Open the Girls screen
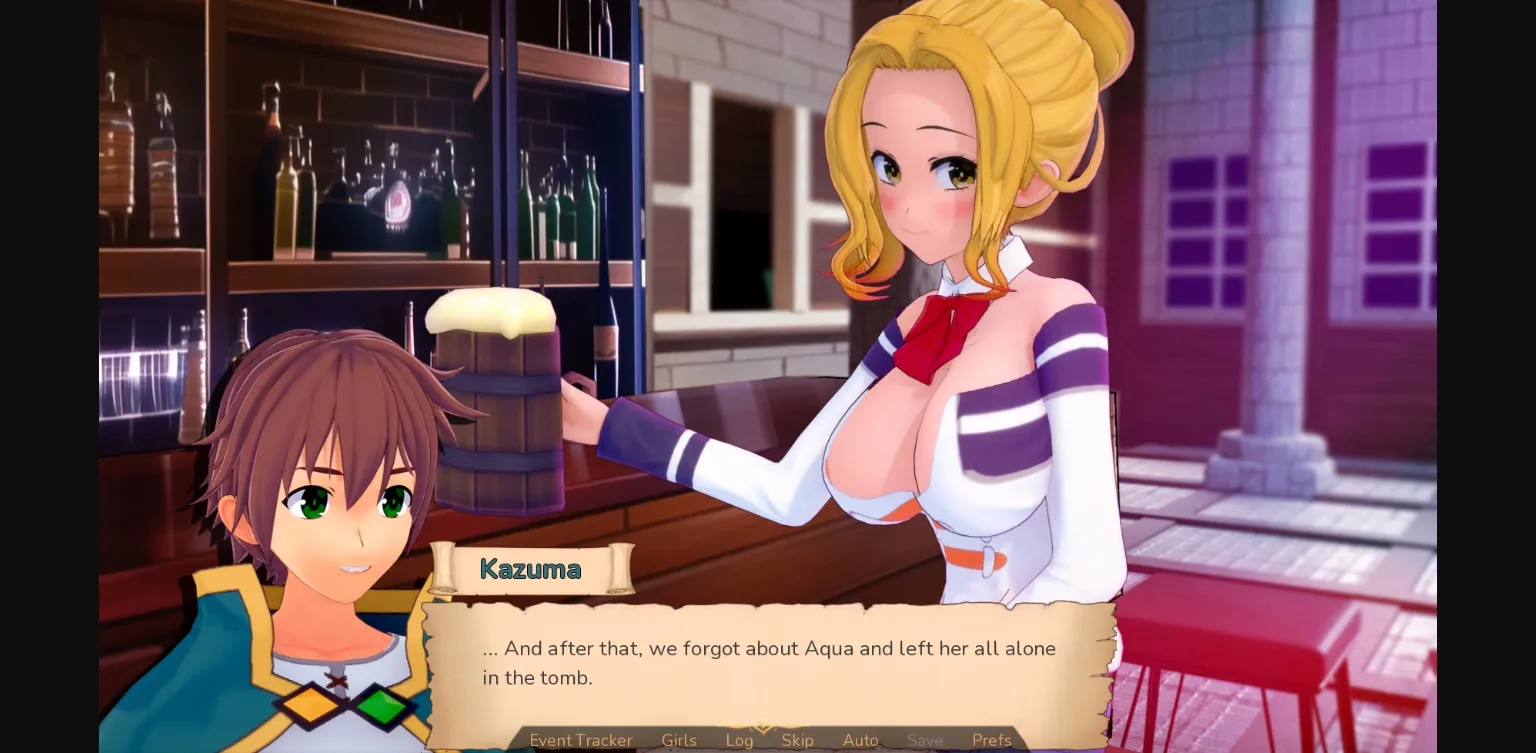Image resolution: width=1536 pixels, height=753 pixels. 679,740
